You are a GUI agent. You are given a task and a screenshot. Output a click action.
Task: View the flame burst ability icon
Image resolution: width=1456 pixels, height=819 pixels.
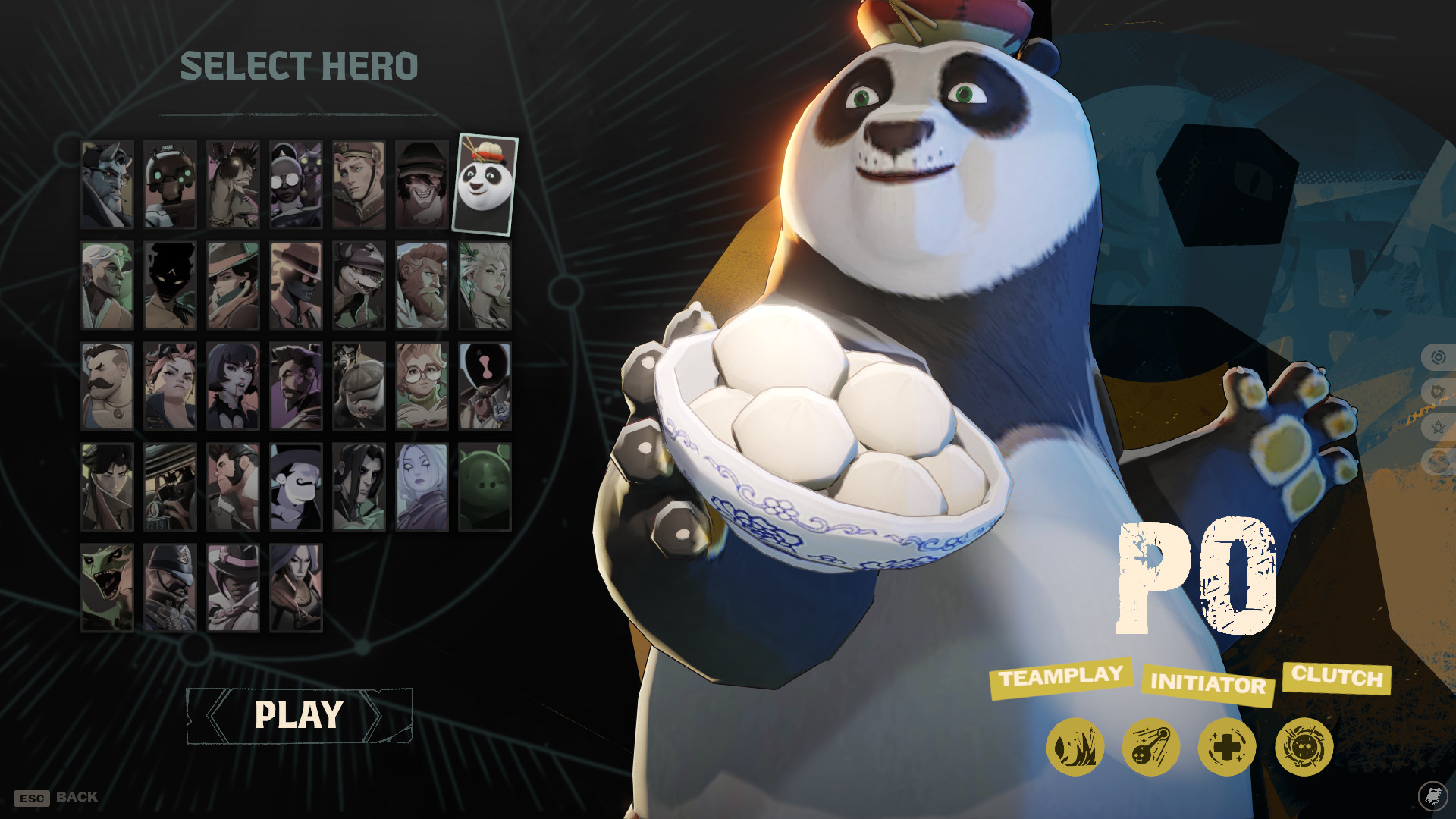[x=1075, y=747]
